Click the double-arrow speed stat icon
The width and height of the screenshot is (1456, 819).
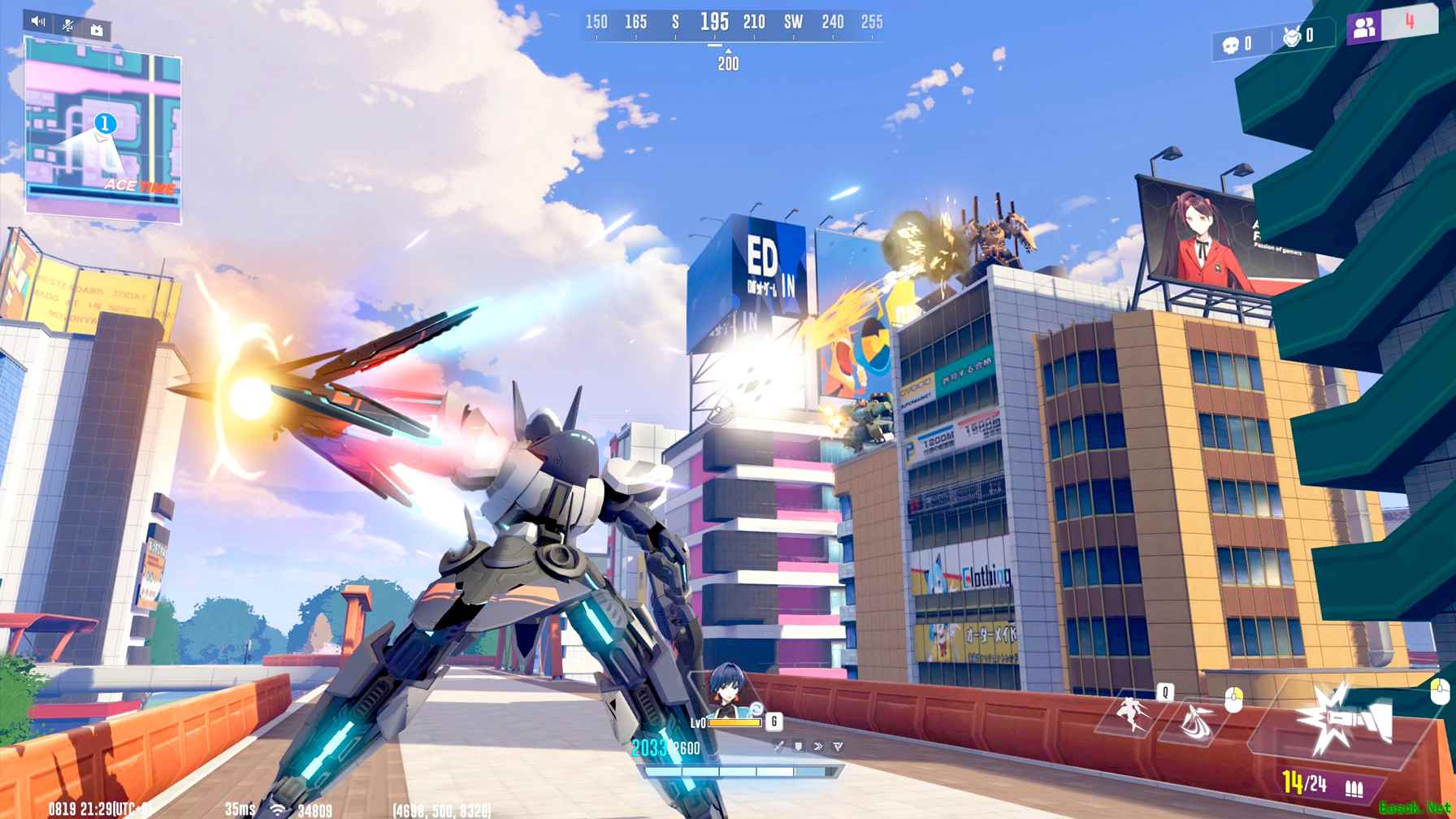point(818,747)
